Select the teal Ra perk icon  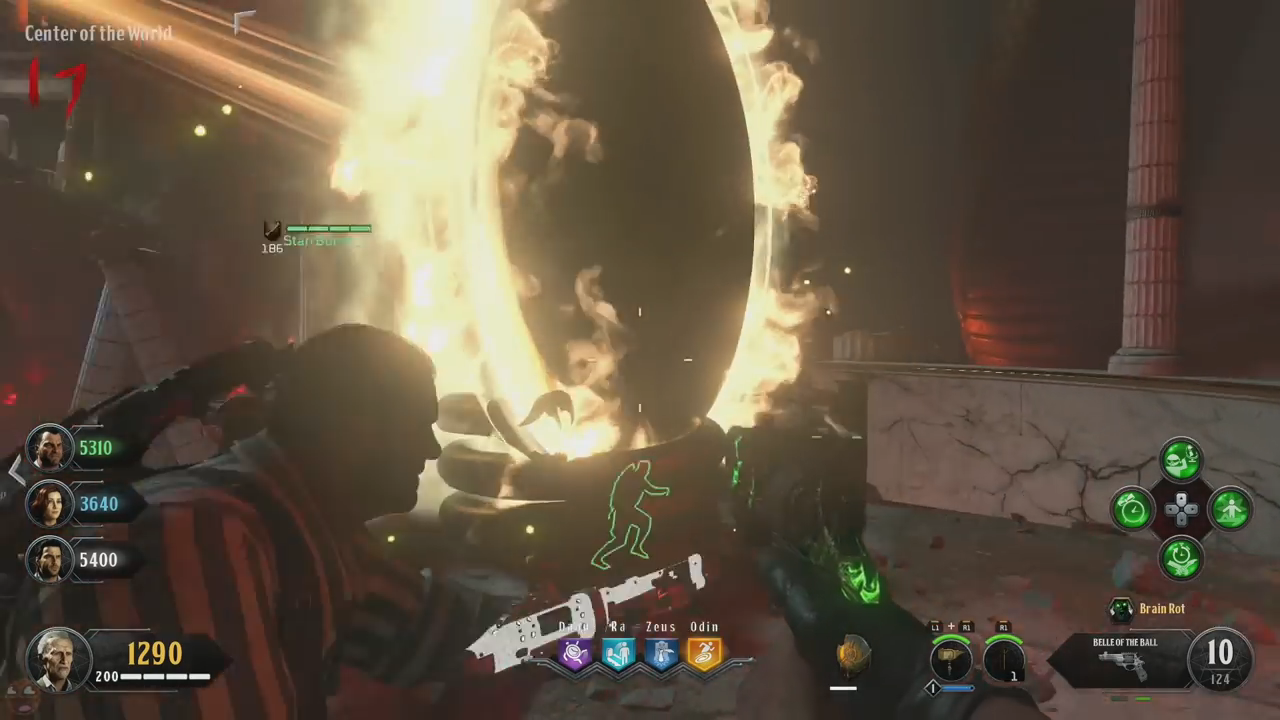point(618,654)
